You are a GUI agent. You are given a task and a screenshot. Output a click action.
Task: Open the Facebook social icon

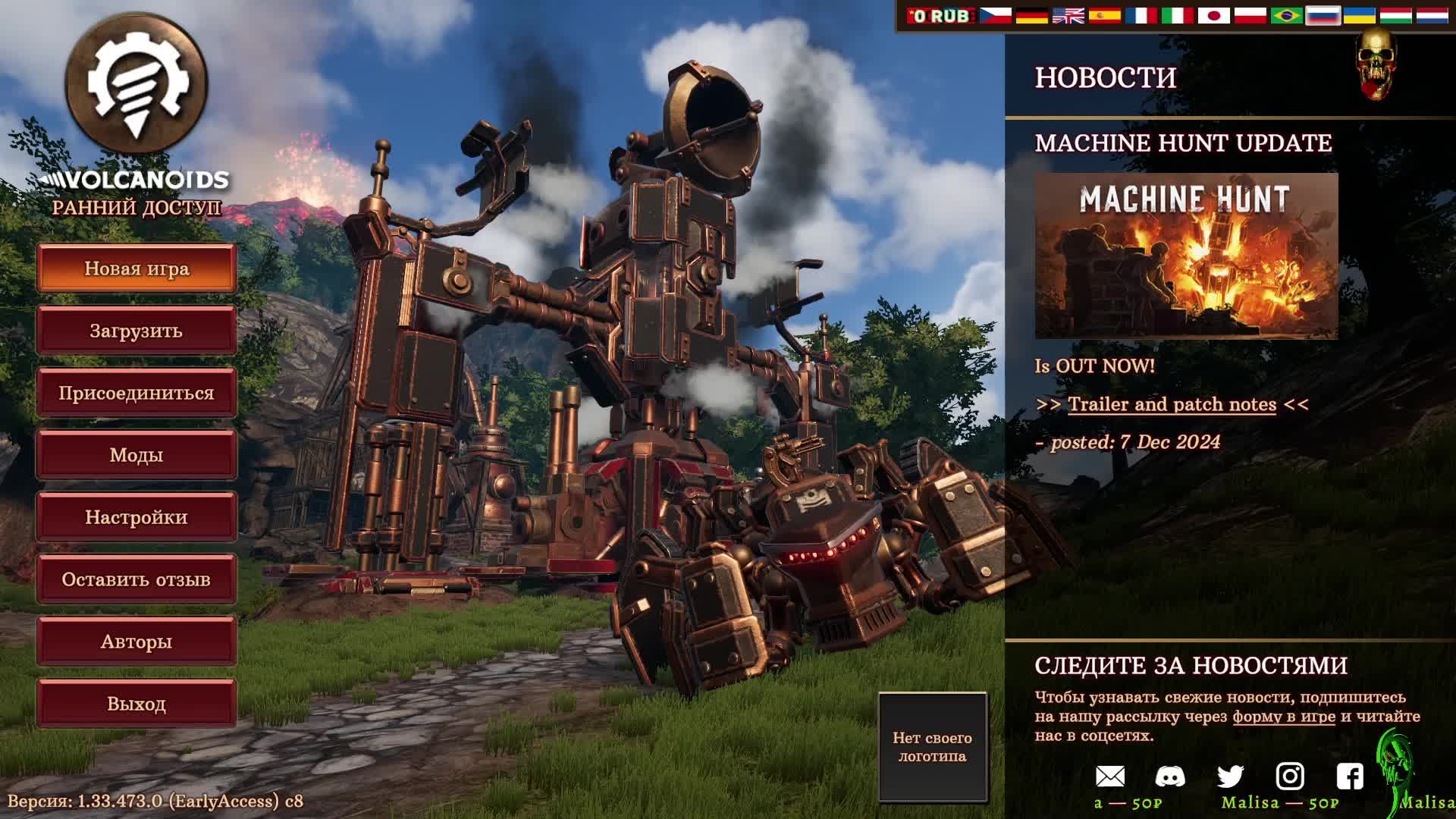[1350, 776]
